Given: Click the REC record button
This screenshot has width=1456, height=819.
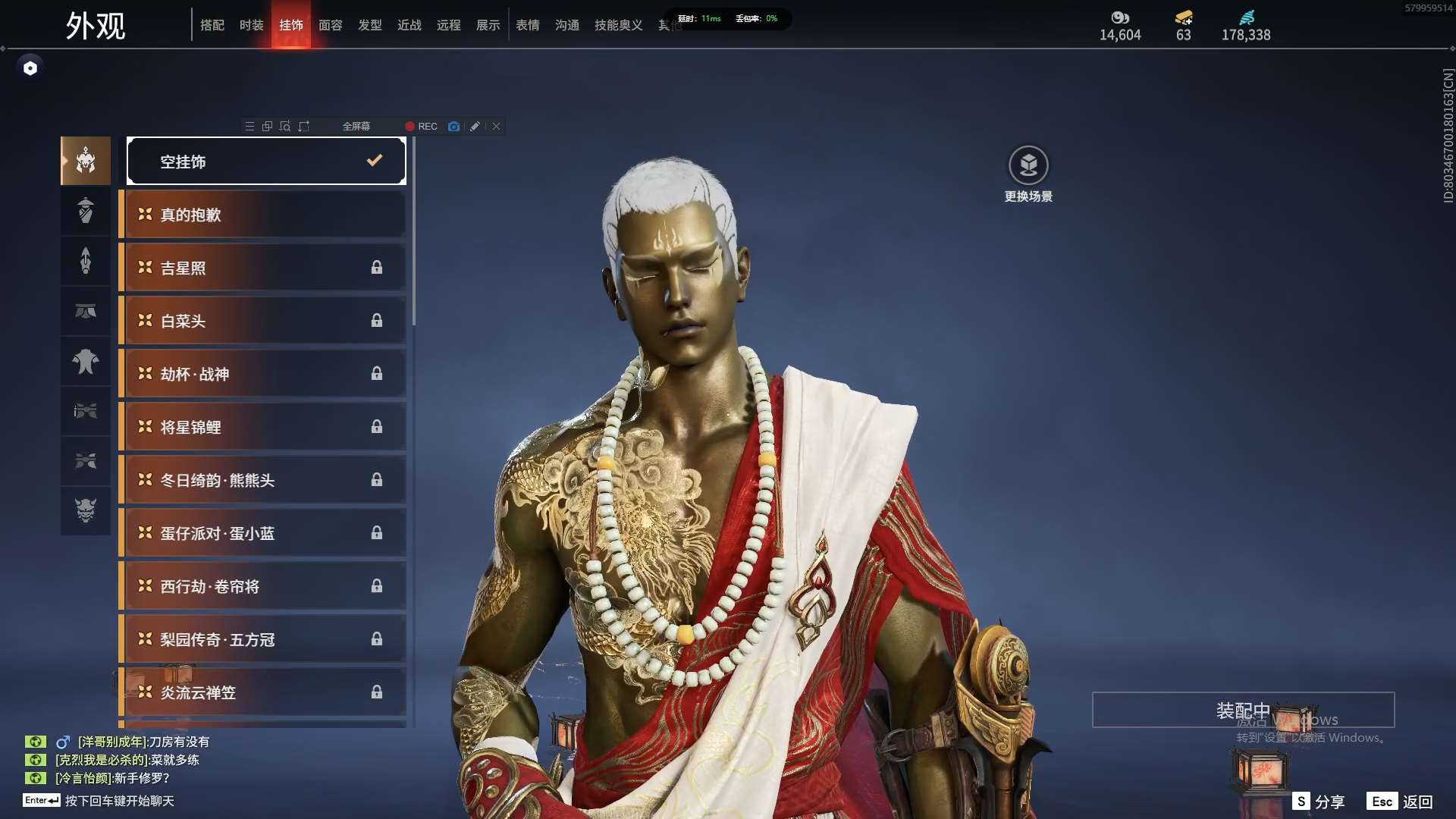Looking at the screenshot, I should point(421,127).
